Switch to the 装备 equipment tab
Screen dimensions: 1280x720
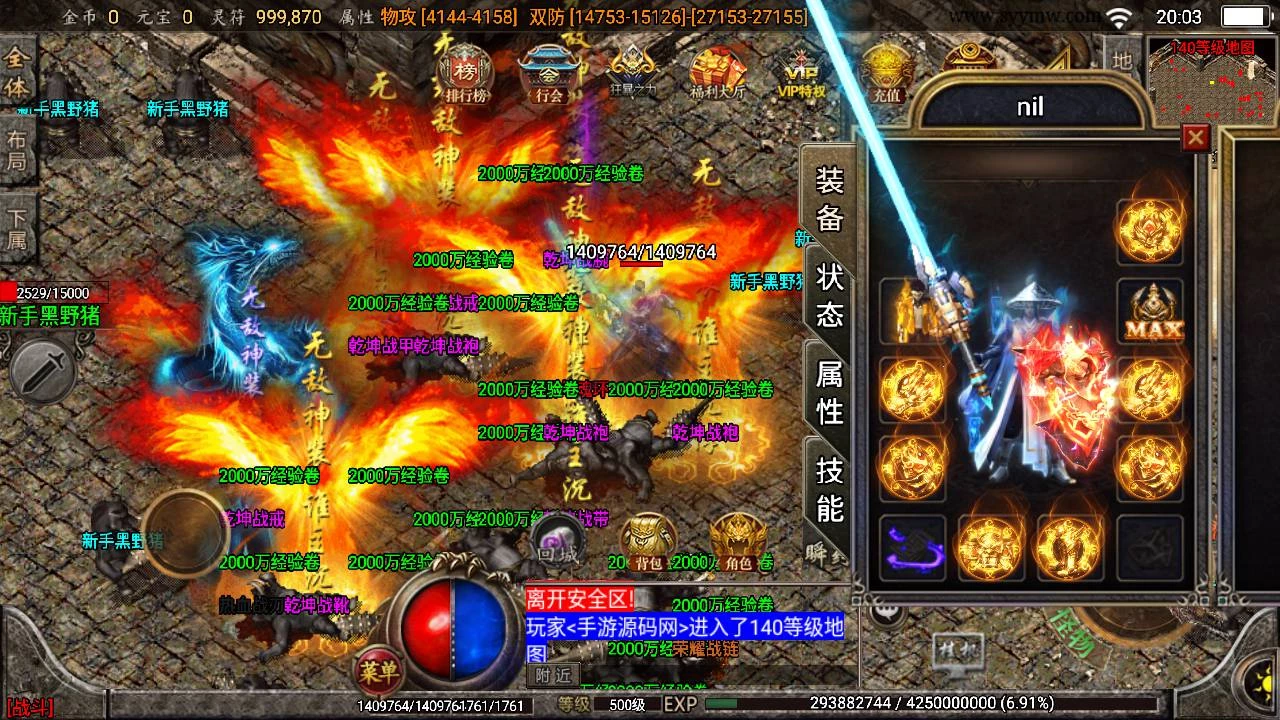(830, 198)
